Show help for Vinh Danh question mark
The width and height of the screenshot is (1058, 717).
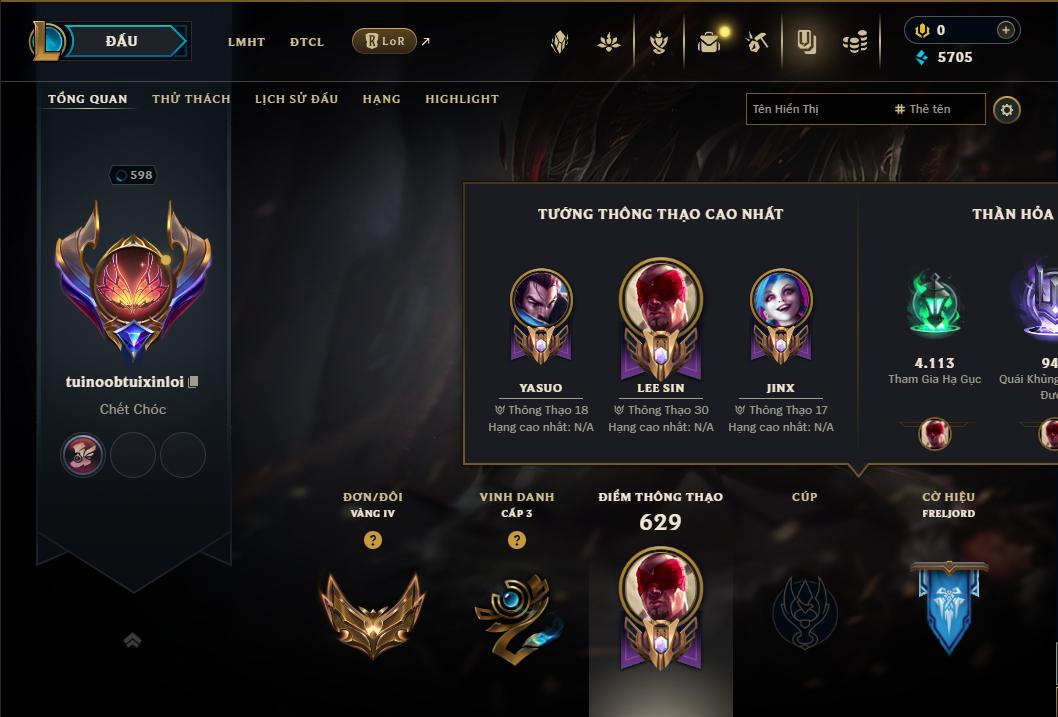(x=517, y=540)
